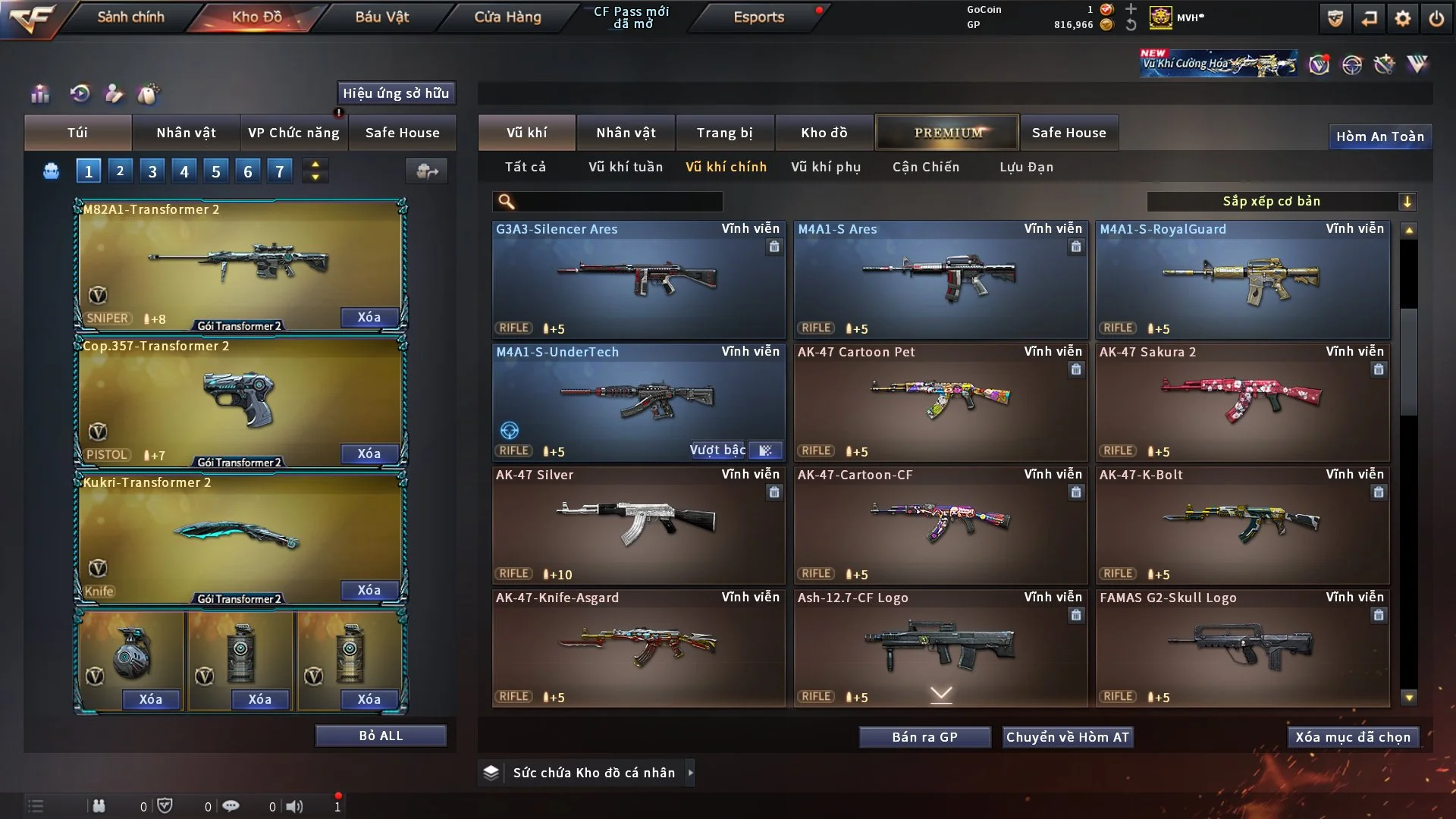This screenshot has height=819, width=1456.
Task: Filter by Vũ khí phụ secondary weapons
Action: pos(825,167)
